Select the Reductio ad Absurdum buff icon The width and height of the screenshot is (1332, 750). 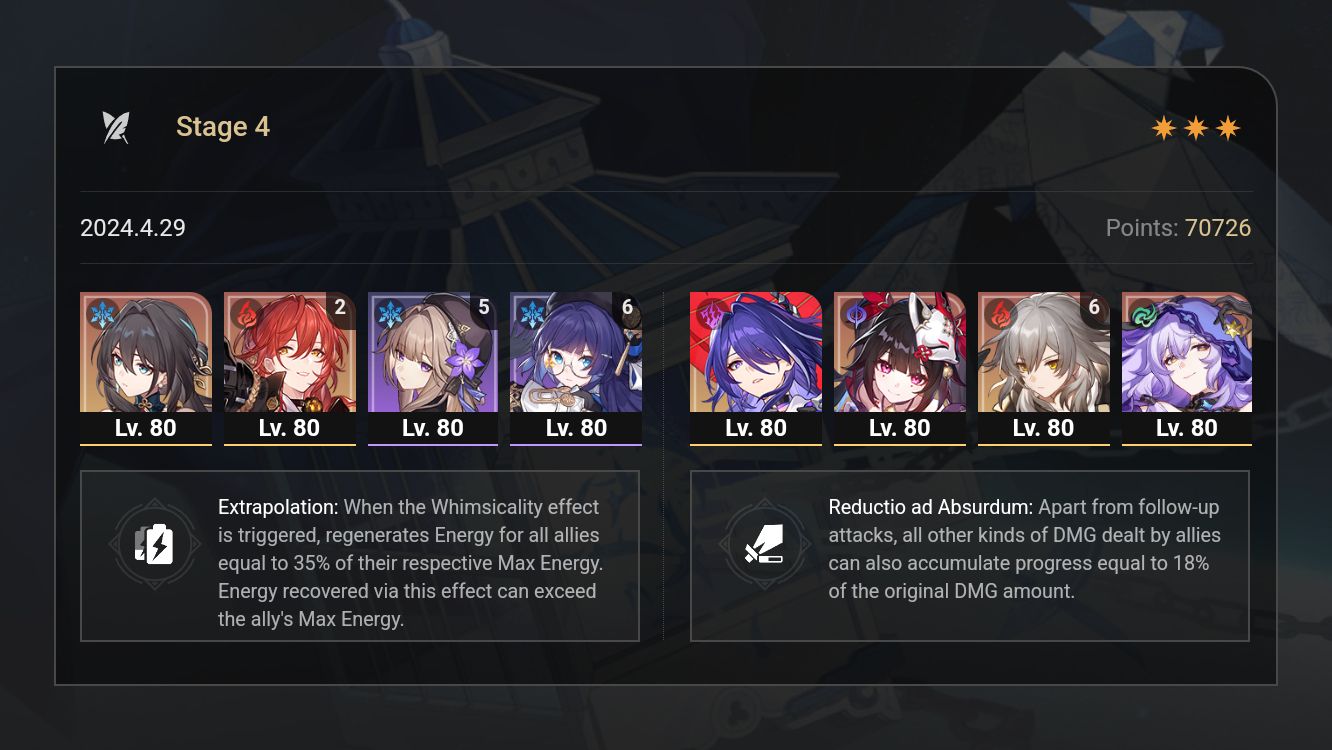pos(764,545)
